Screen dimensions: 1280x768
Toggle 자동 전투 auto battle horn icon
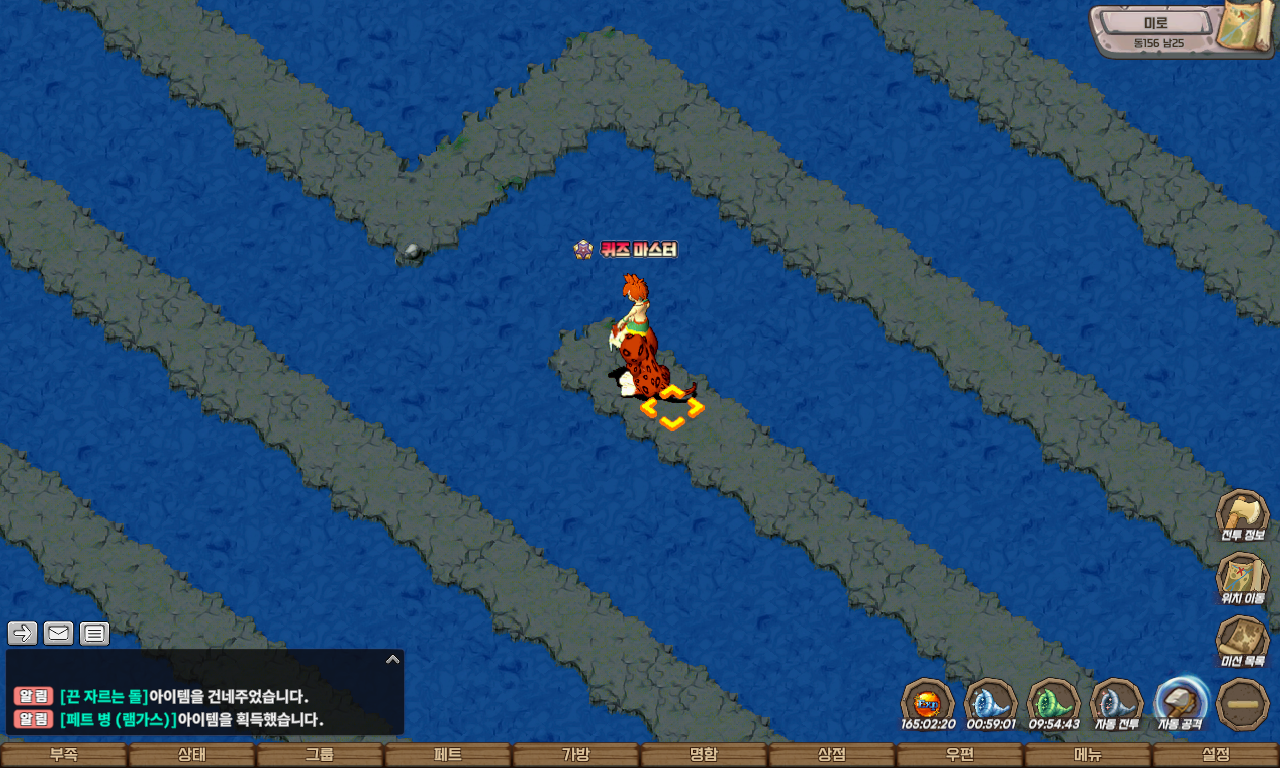[x=1116, y=703]
